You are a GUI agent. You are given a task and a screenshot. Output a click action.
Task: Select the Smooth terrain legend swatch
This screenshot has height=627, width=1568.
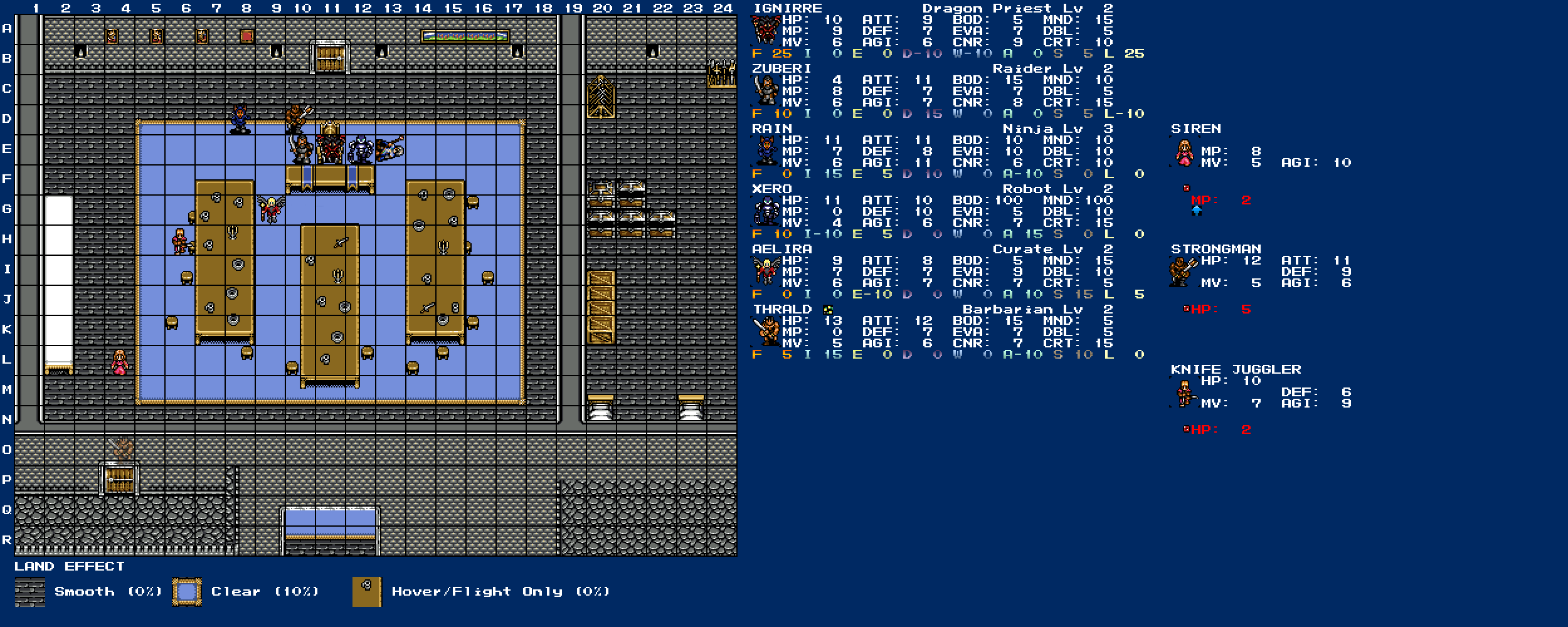tap(30, 592)
